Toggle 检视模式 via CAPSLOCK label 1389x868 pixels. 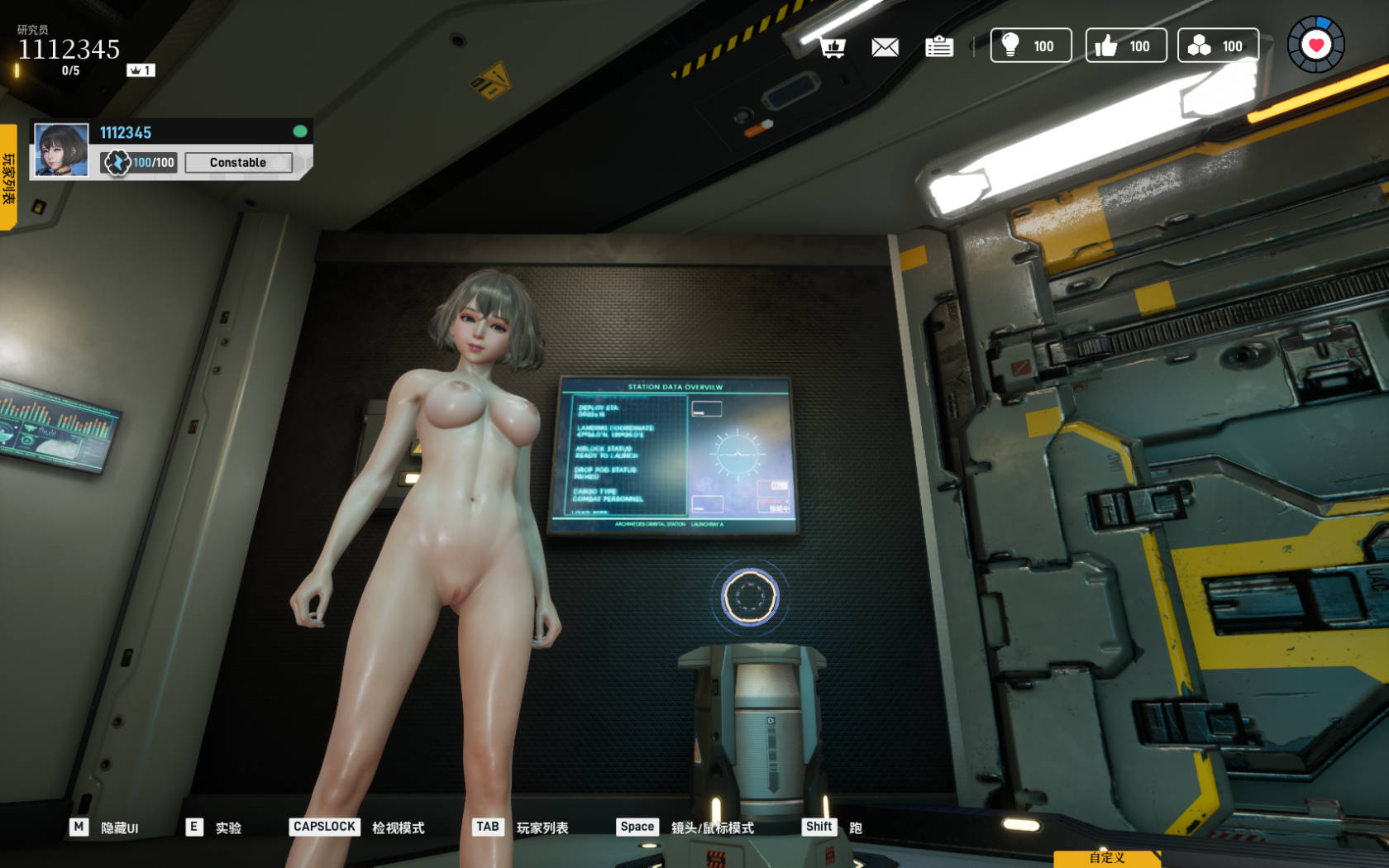coord(323,827)
